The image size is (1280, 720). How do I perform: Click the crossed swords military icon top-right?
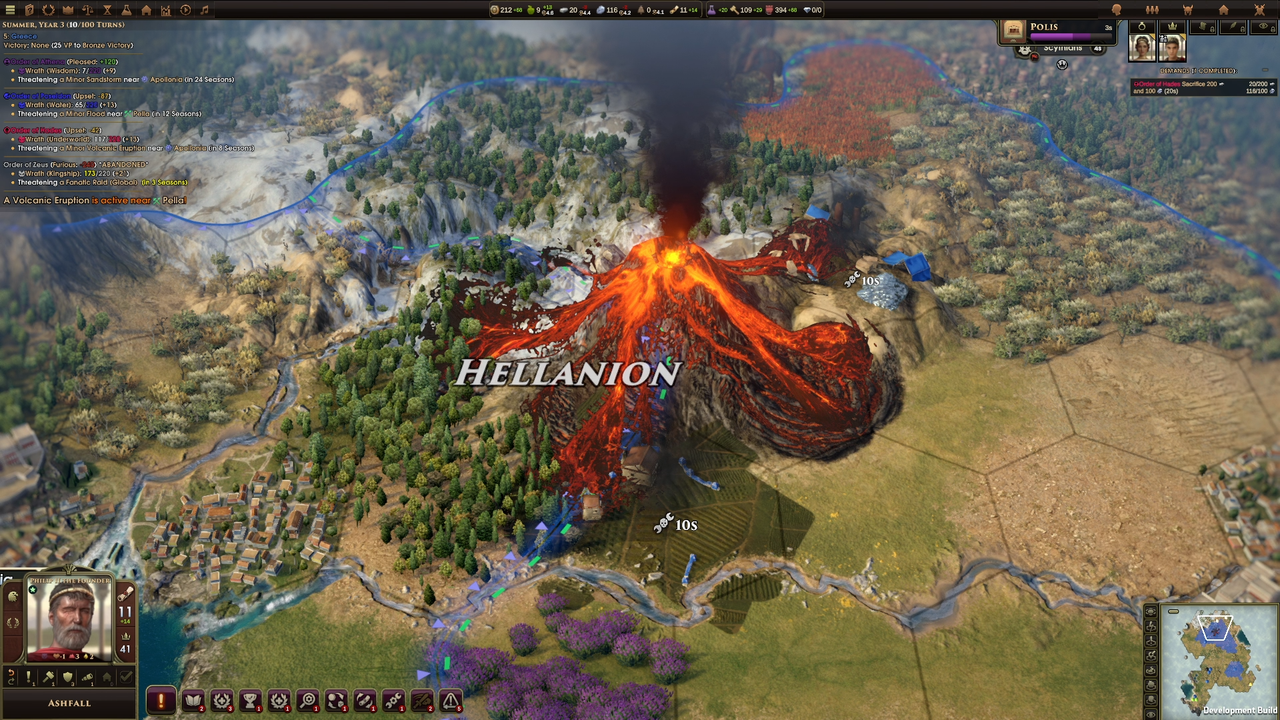click(1260, 9)
